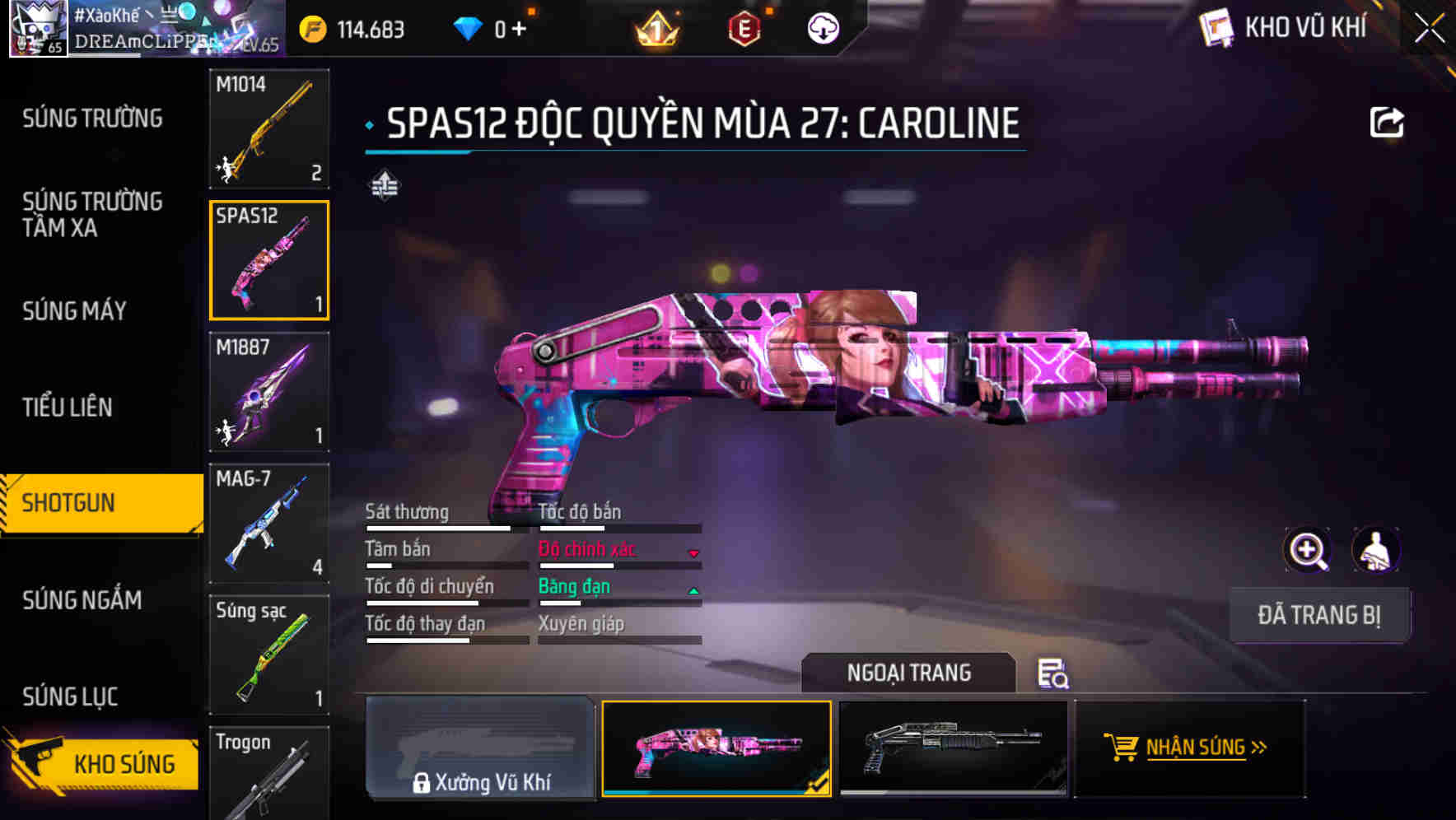Image resolution: width=1456 pixels, height=820 pixels.
Task: Click the shopping cart icon beside NHẬN SÚNG
Action: [1122, 748]
